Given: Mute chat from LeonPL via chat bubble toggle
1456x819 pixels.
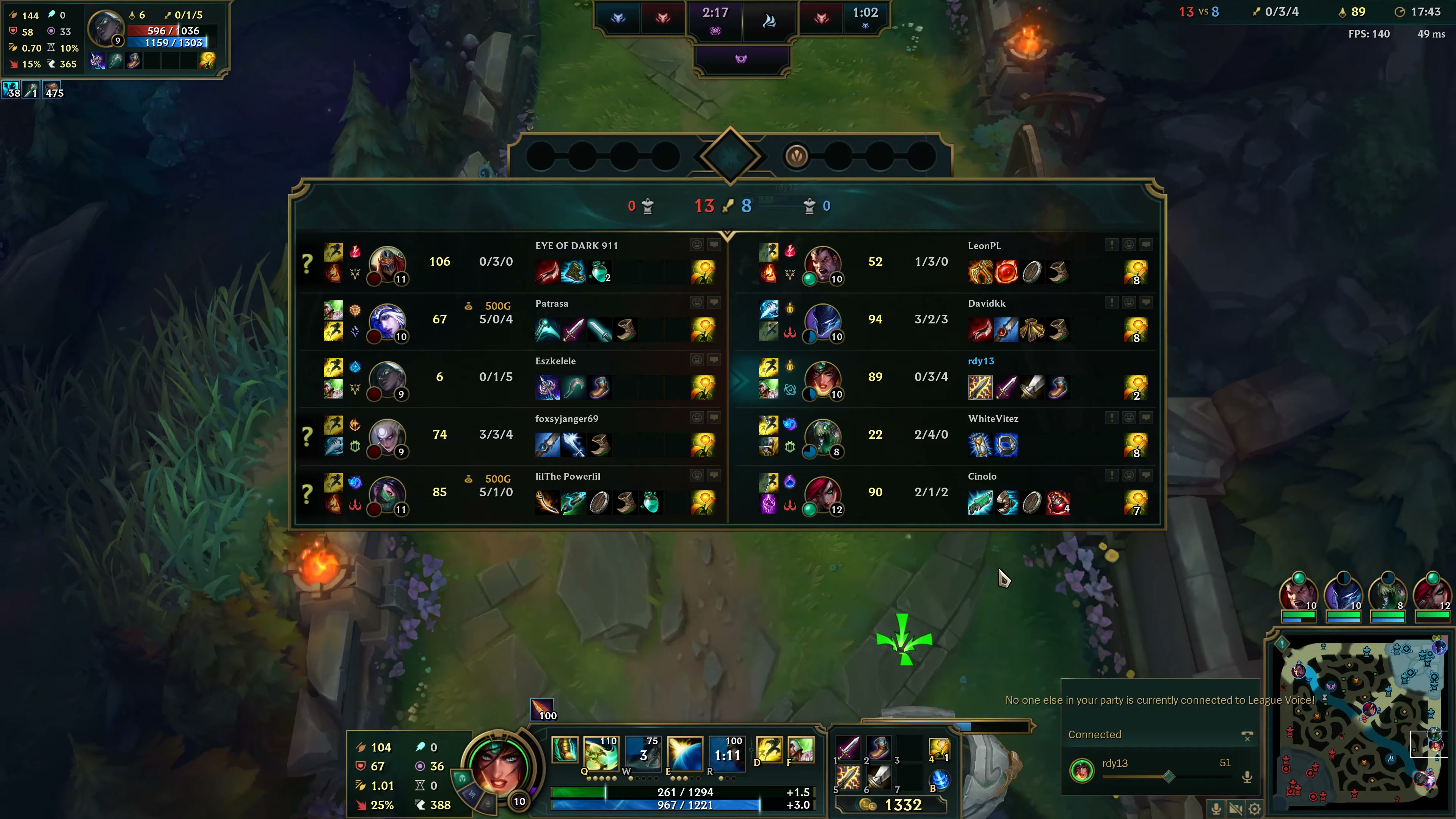Looking at the screenshot, I should pos(1146,245).
